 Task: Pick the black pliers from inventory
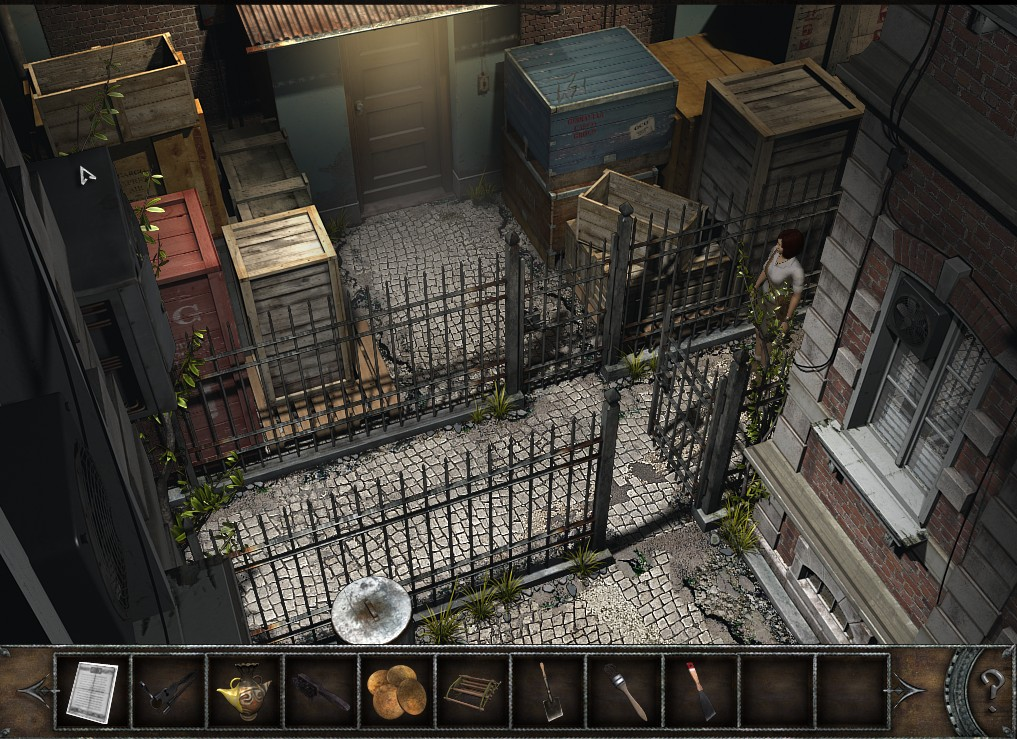167,691
